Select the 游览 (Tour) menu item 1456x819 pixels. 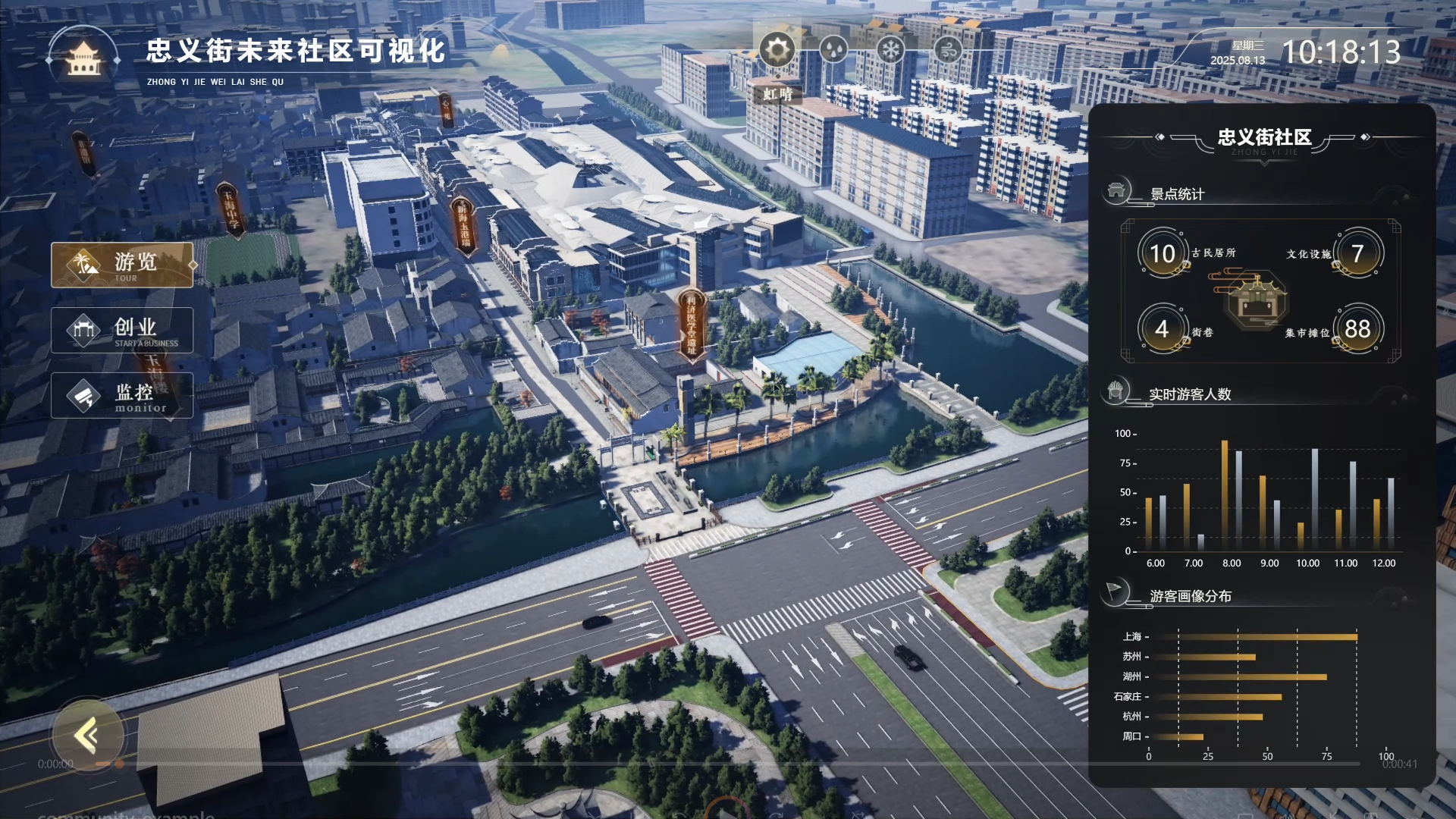click(122, 265)
